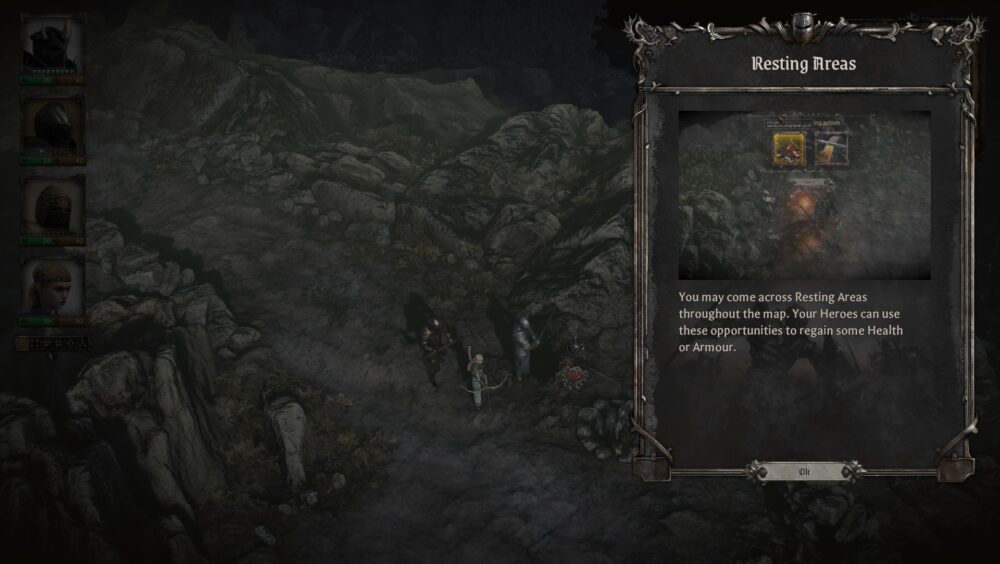View the Resting Areas tutorial image
This screenshot has width=1000, height=564.
tap(804, 195)
